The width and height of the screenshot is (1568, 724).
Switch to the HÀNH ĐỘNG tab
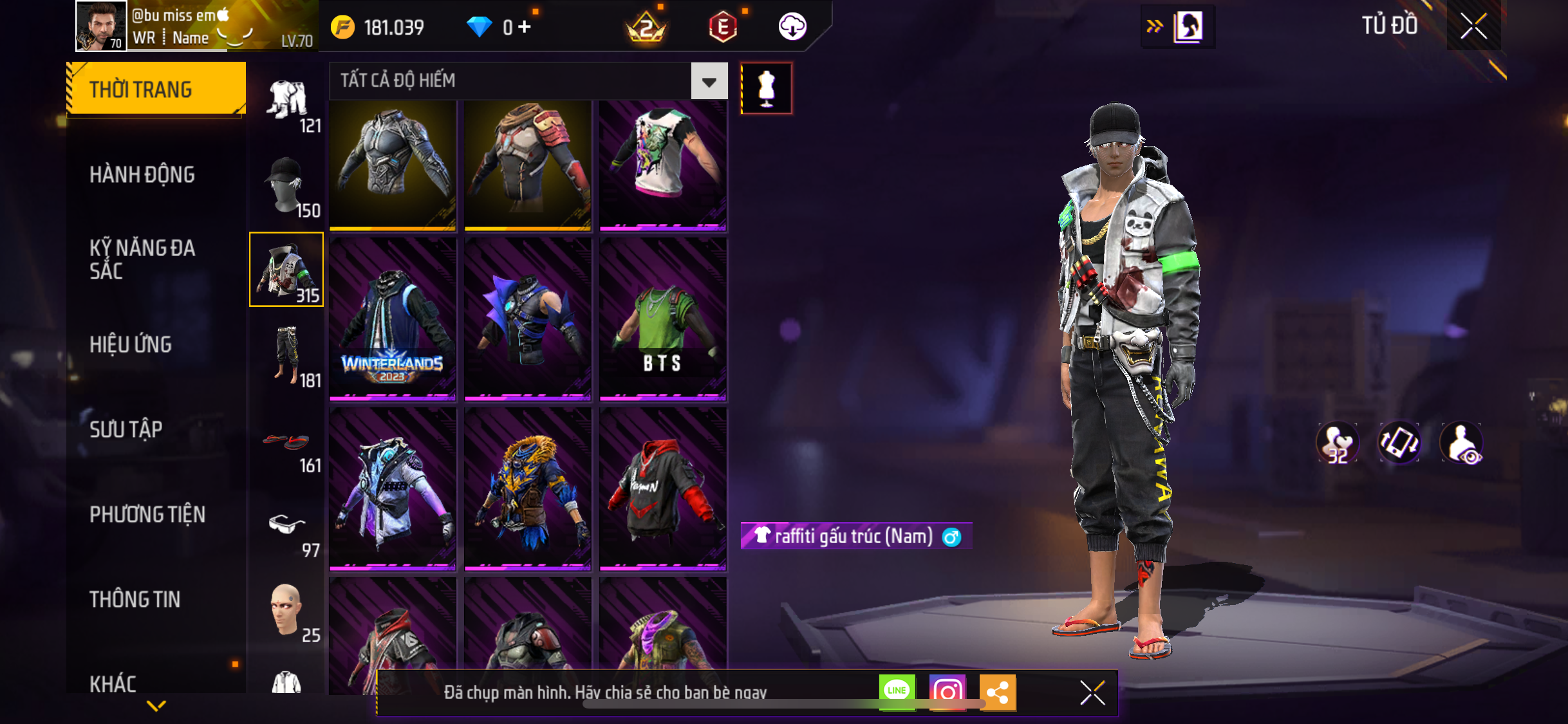[x=142, y=174]
